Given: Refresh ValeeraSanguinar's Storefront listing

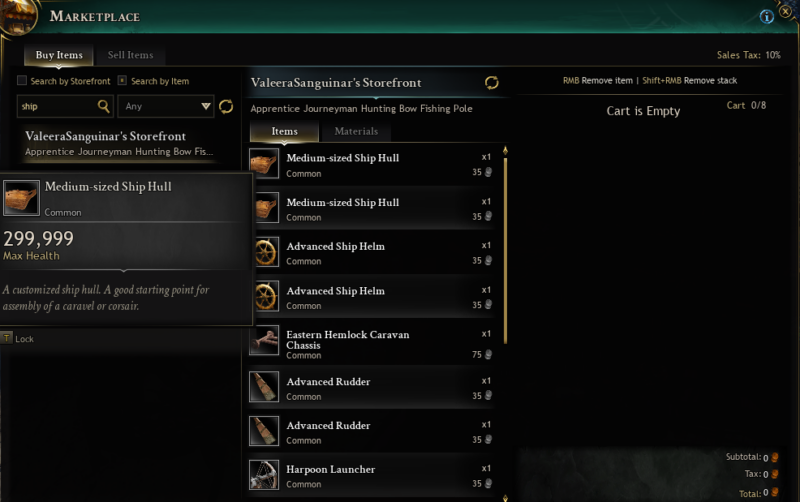Looking at the screenshot, I should pos(491,83).
